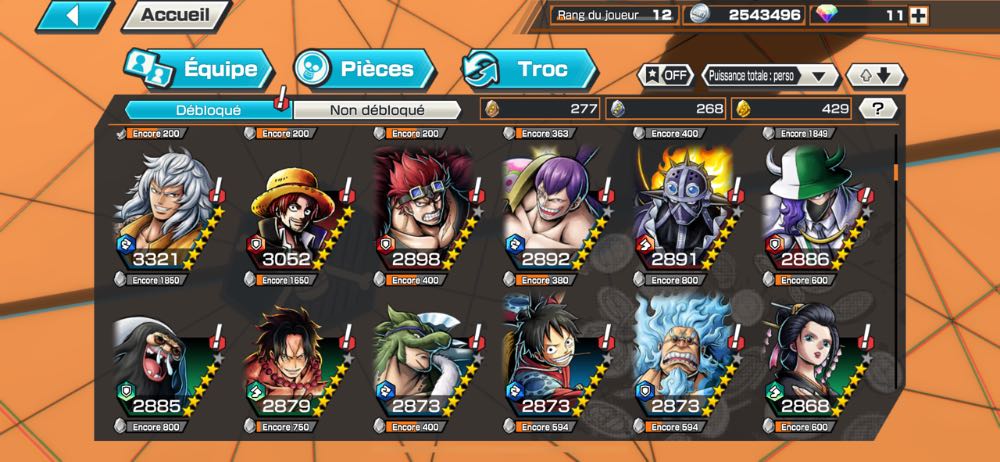The height and width of the screenshot is (462, 1000).
Task: Choose the green-and-white hat character card
Action: [810, 211]
